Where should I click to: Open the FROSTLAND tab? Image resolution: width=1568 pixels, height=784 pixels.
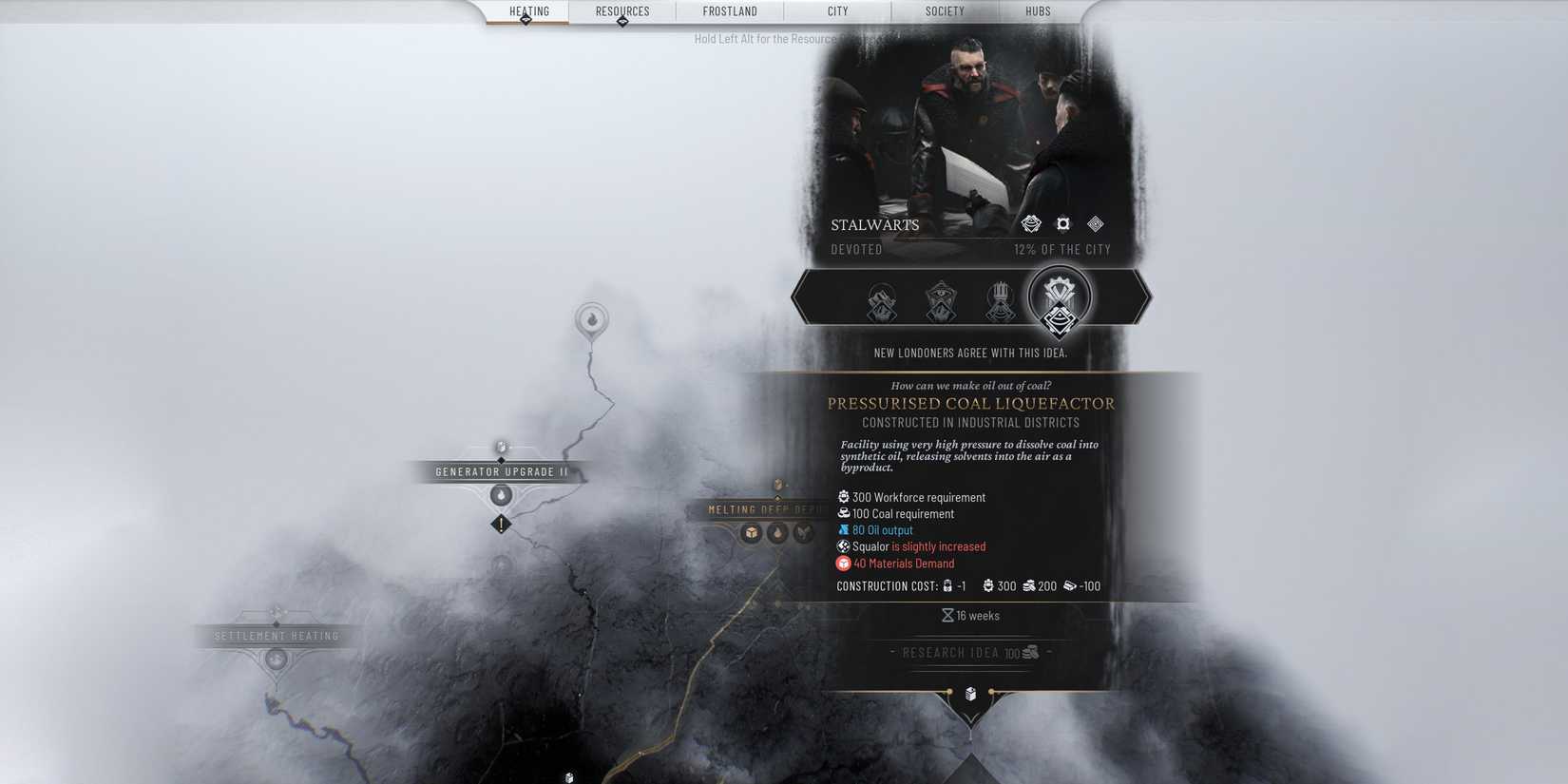(729, 11)
